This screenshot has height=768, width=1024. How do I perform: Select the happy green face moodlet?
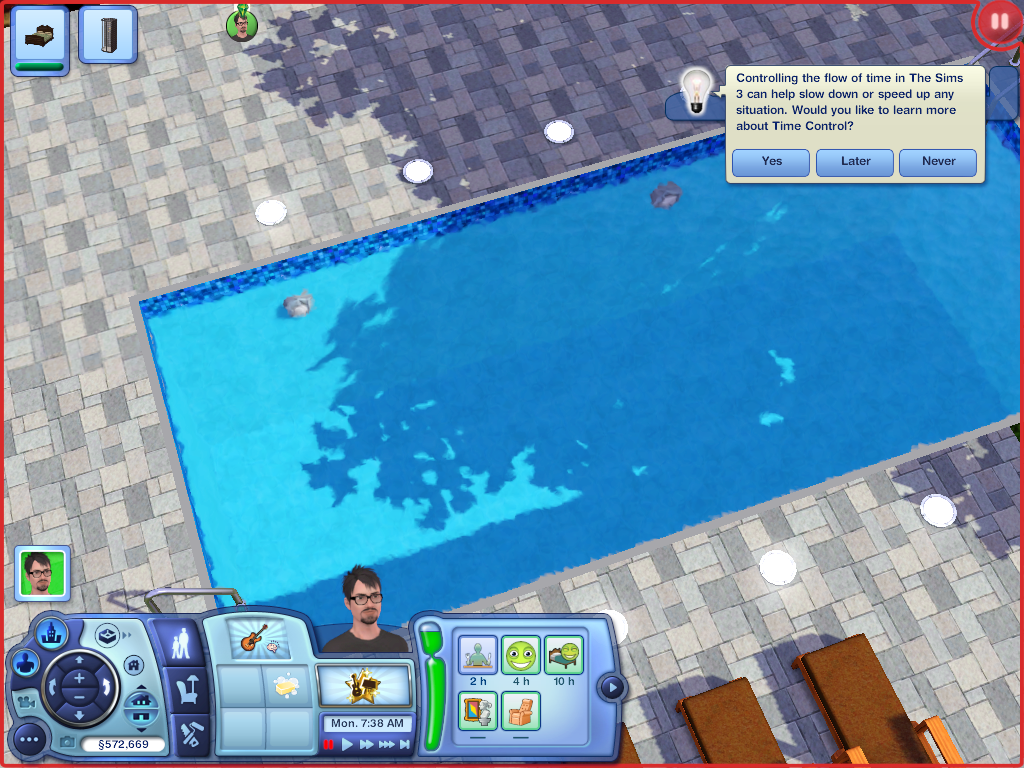(x=520, y=655)
